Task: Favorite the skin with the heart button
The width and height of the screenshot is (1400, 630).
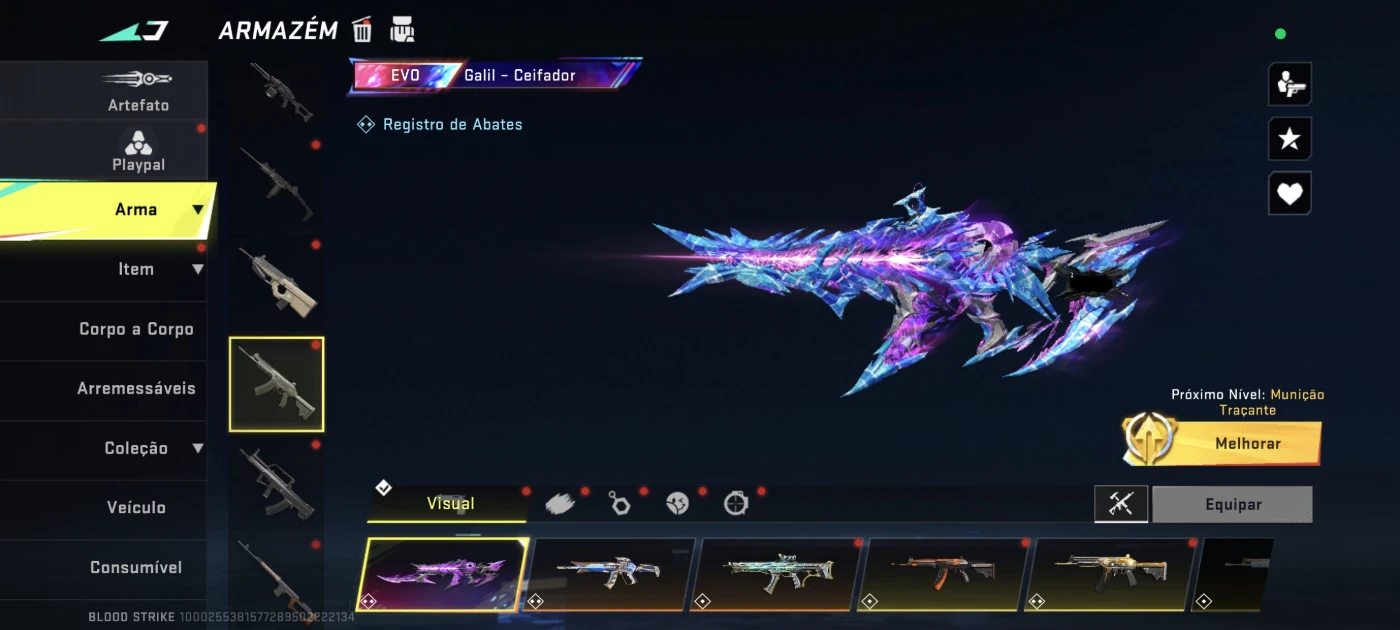Action: point(1289,194)
